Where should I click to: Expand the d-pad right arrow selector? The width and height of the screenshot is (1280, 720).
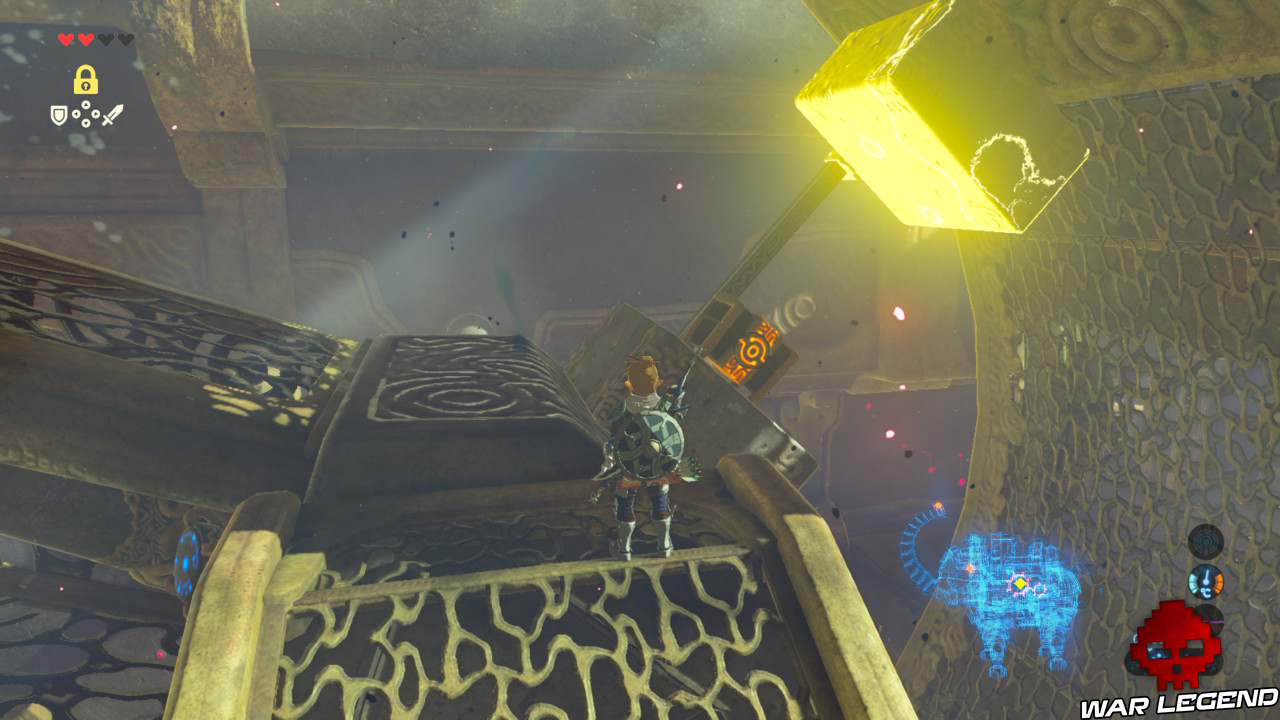(x=95, y=114)
